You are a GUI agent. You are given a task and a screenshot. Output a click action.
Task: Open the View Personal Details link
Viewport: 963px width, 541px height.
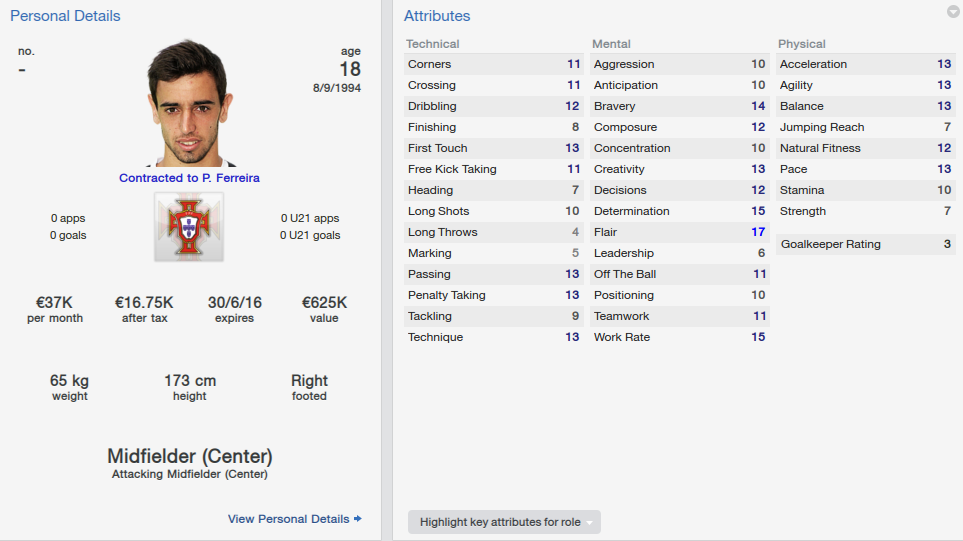(294, 519)
